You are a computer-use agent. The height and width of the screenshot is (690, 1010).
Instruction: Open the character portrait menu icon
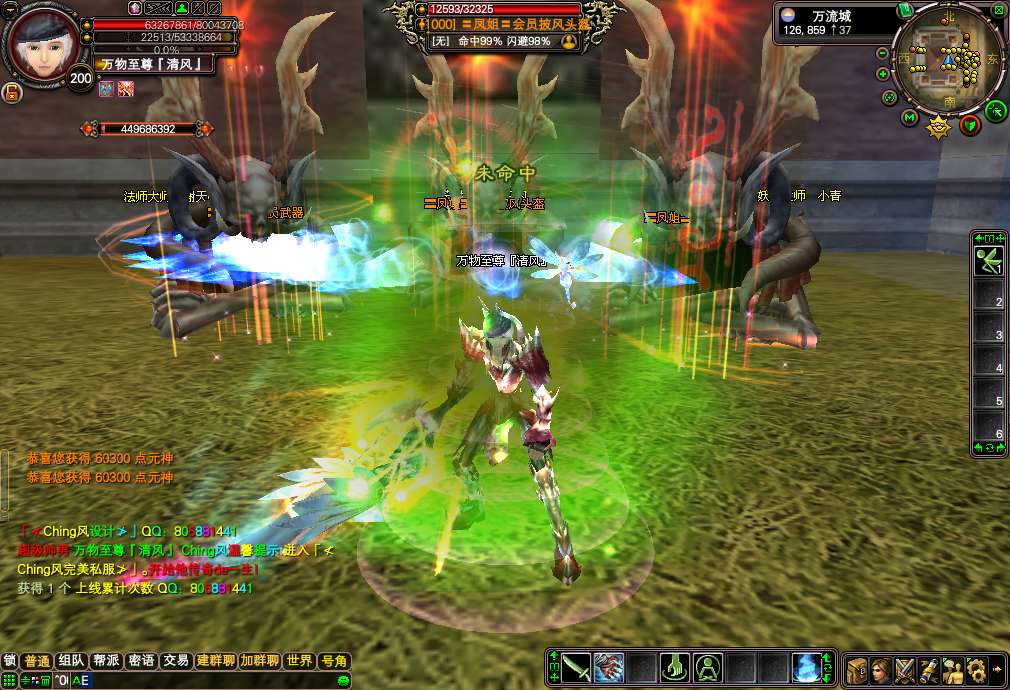(x=881, y=669)
